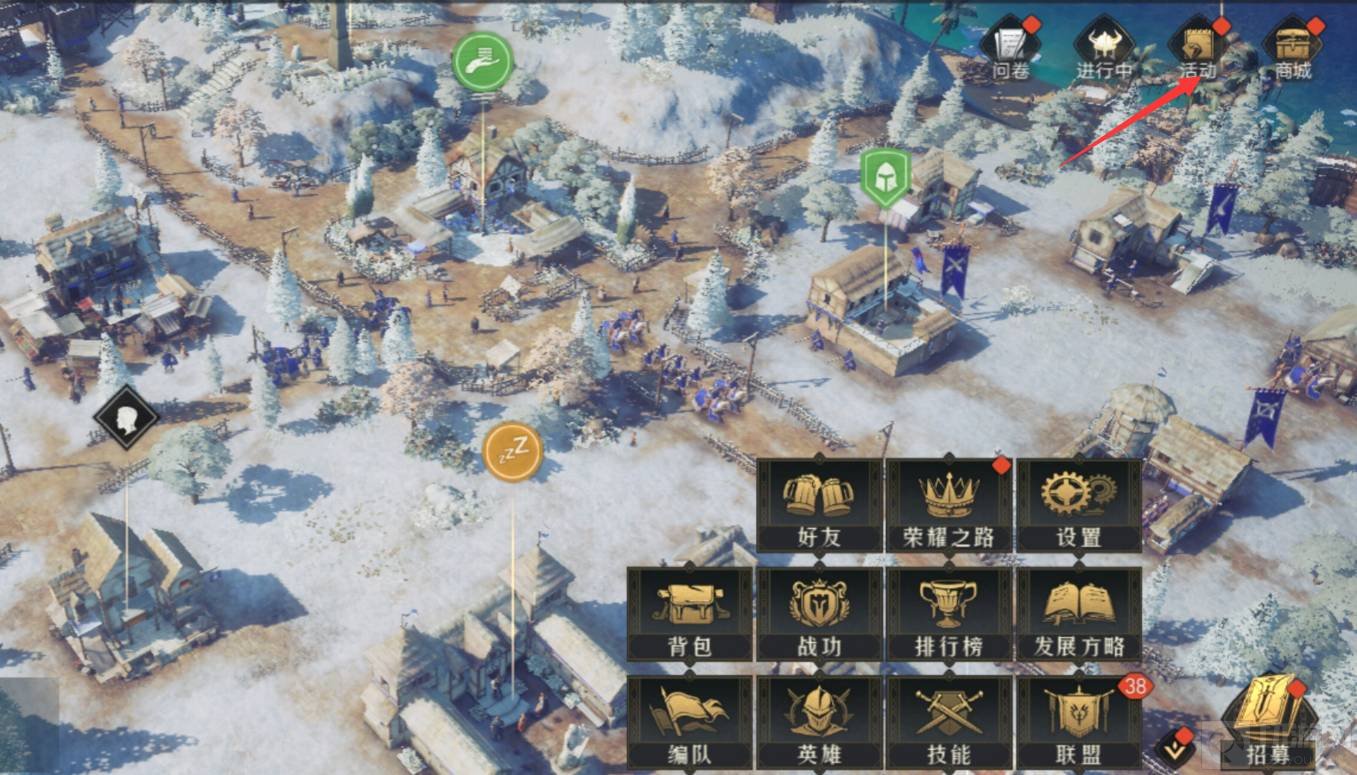Screen dimensions: 1357x775
Task: Open the 联盟 alliance menu
Action: (1078, 721)
